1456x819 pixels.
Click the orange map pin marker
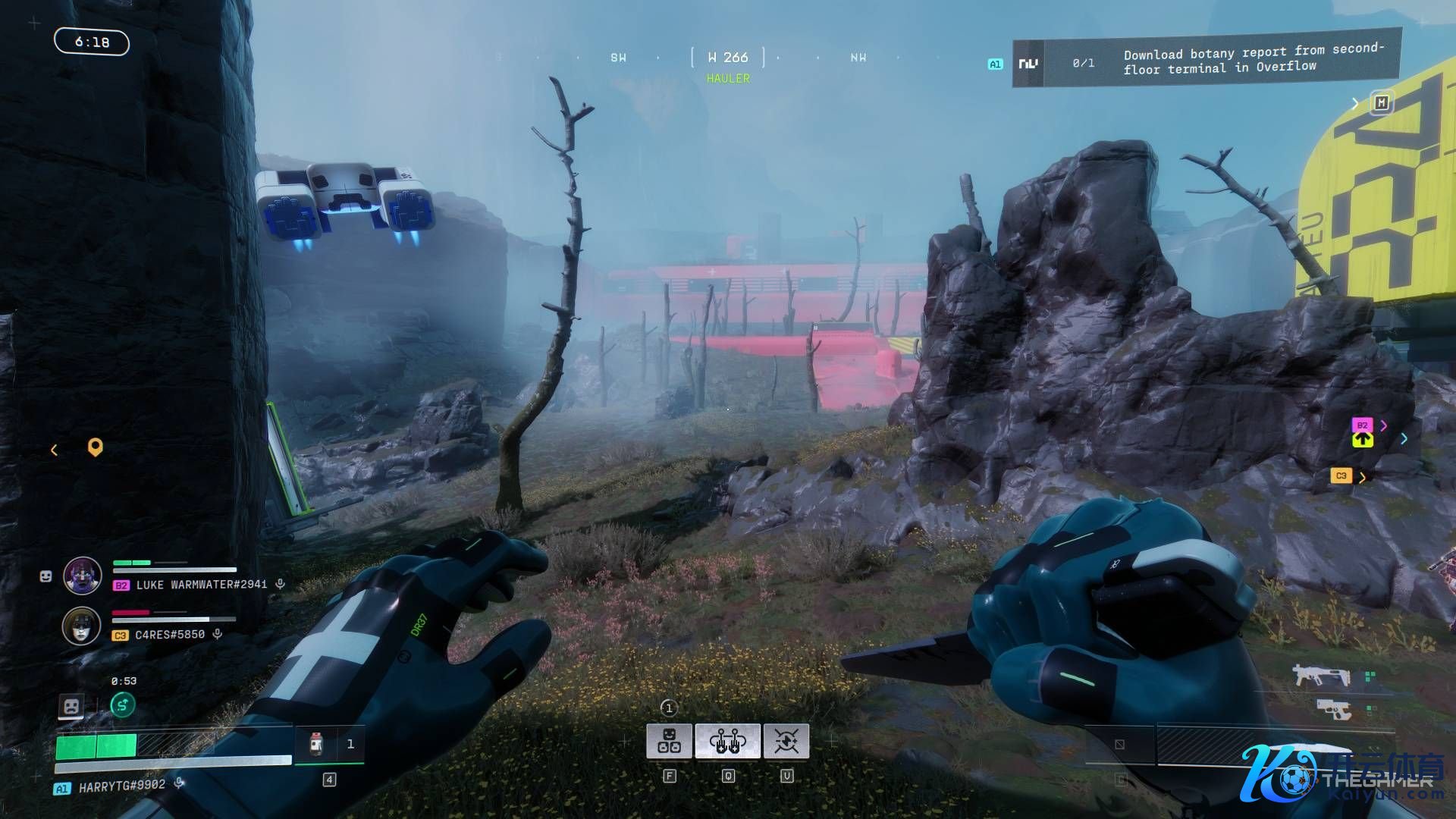point(95,447)
